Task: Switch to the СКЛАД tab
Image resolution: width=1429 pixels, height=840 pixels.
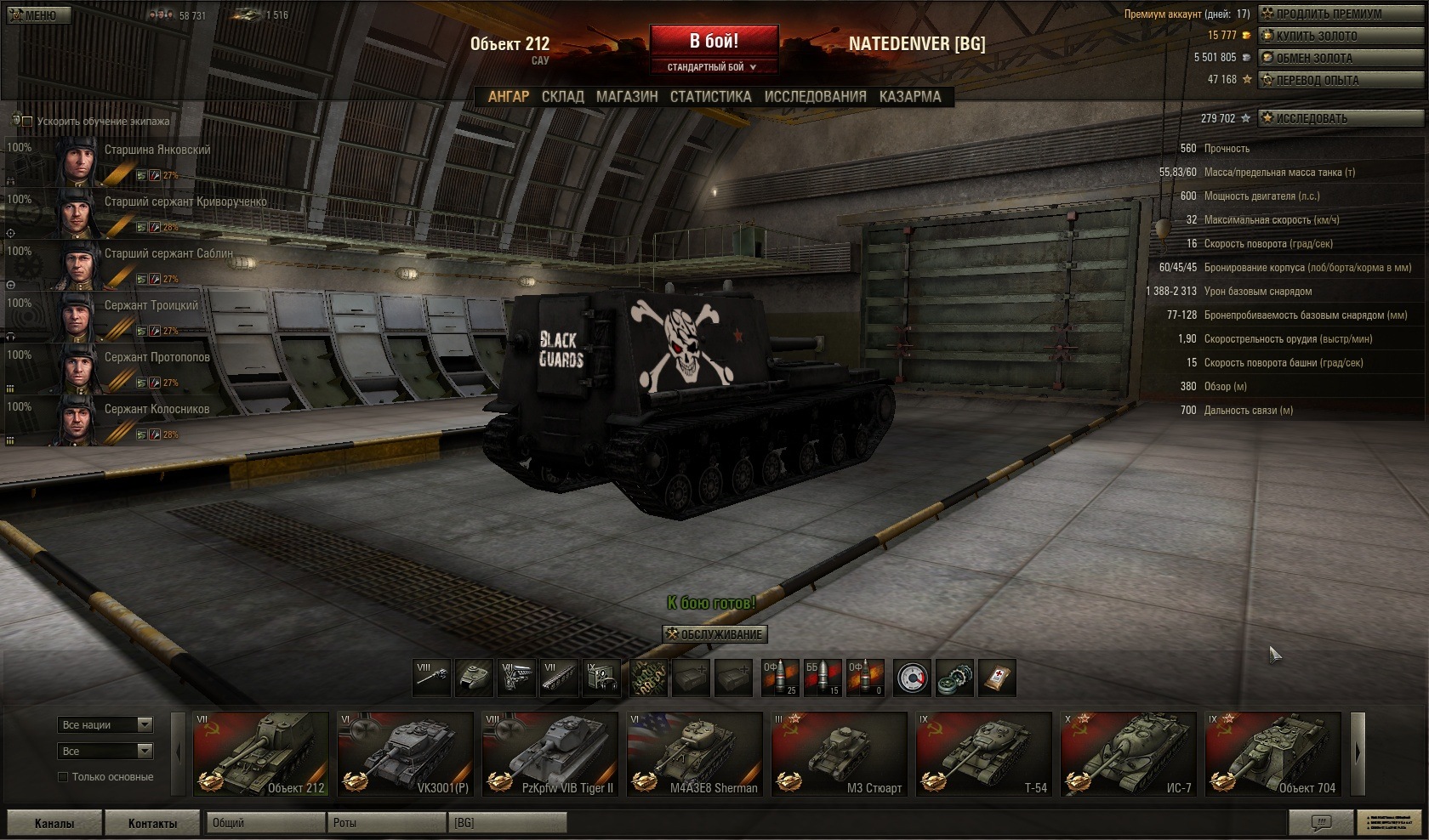Action: (x=562, y=97)
